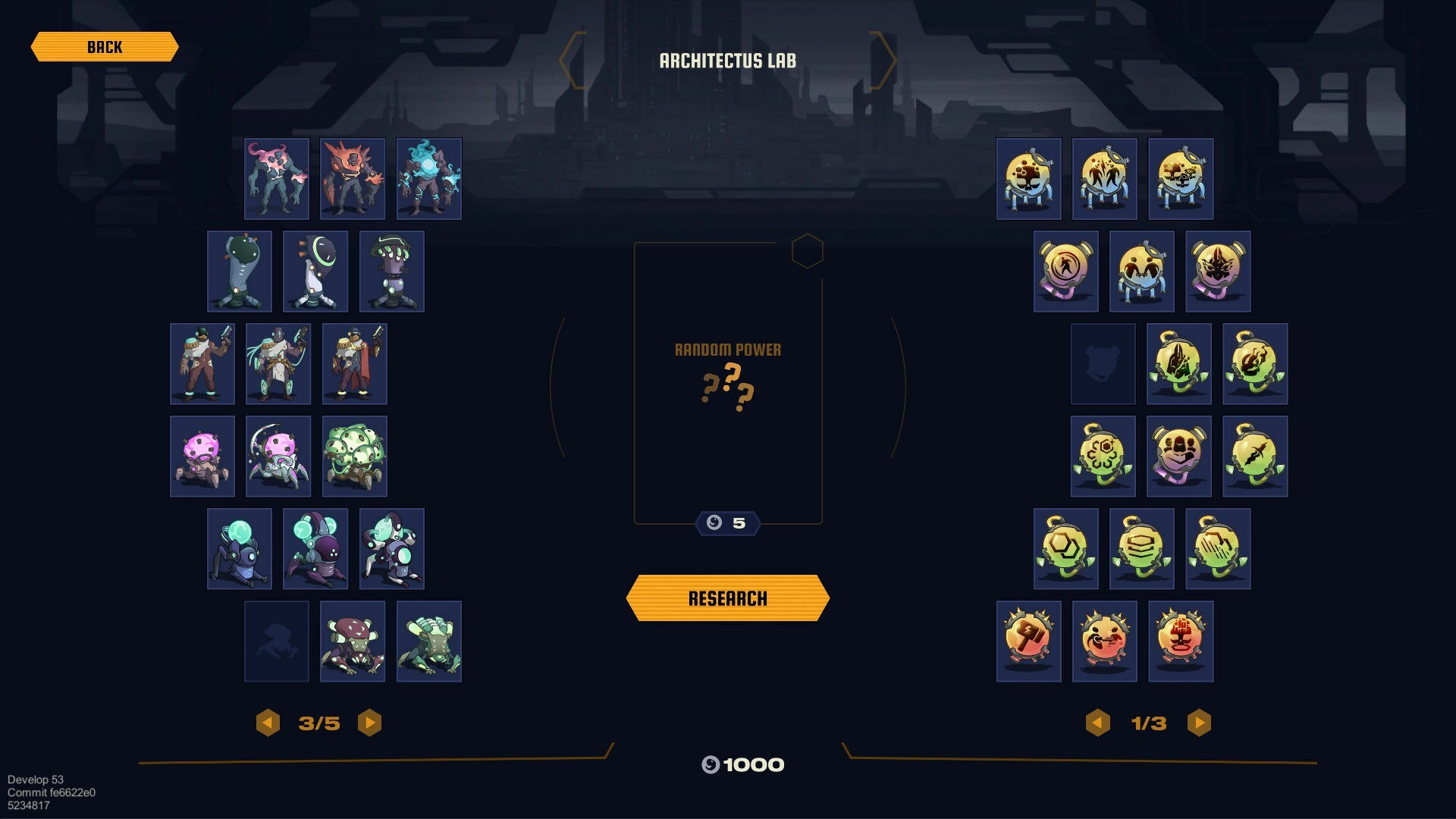Select the blue robot spider creature

point(240,548)
